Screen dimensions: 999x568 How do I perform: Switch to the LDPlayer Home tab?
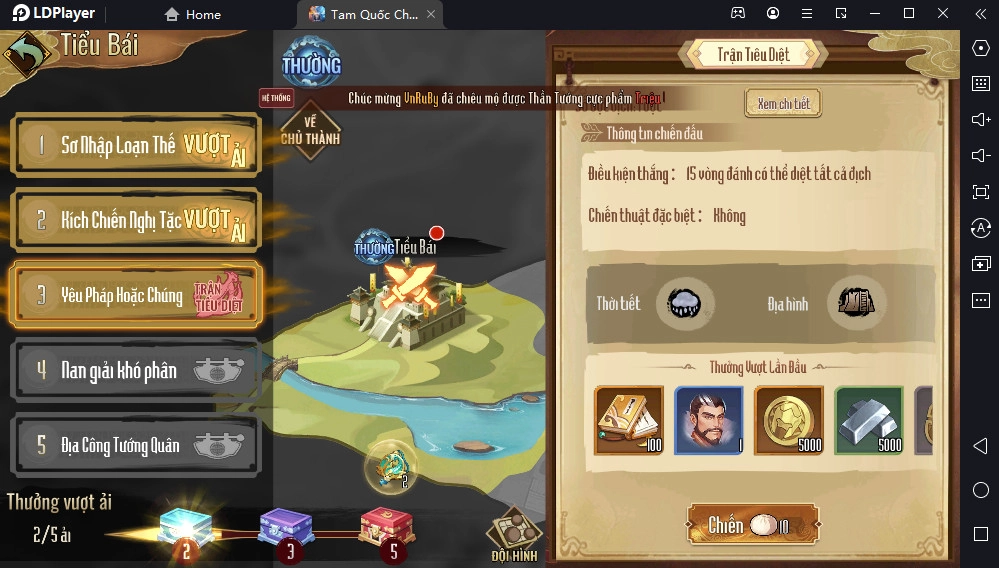coord(192,14)
